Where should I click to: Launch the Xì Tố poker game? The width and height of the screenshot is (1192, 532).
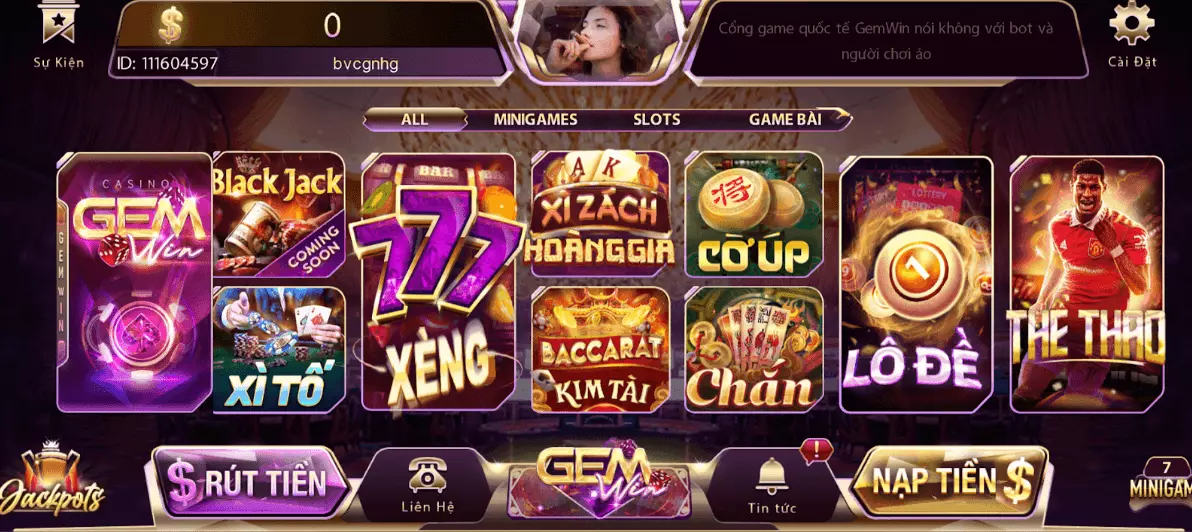tap(279, 349)
